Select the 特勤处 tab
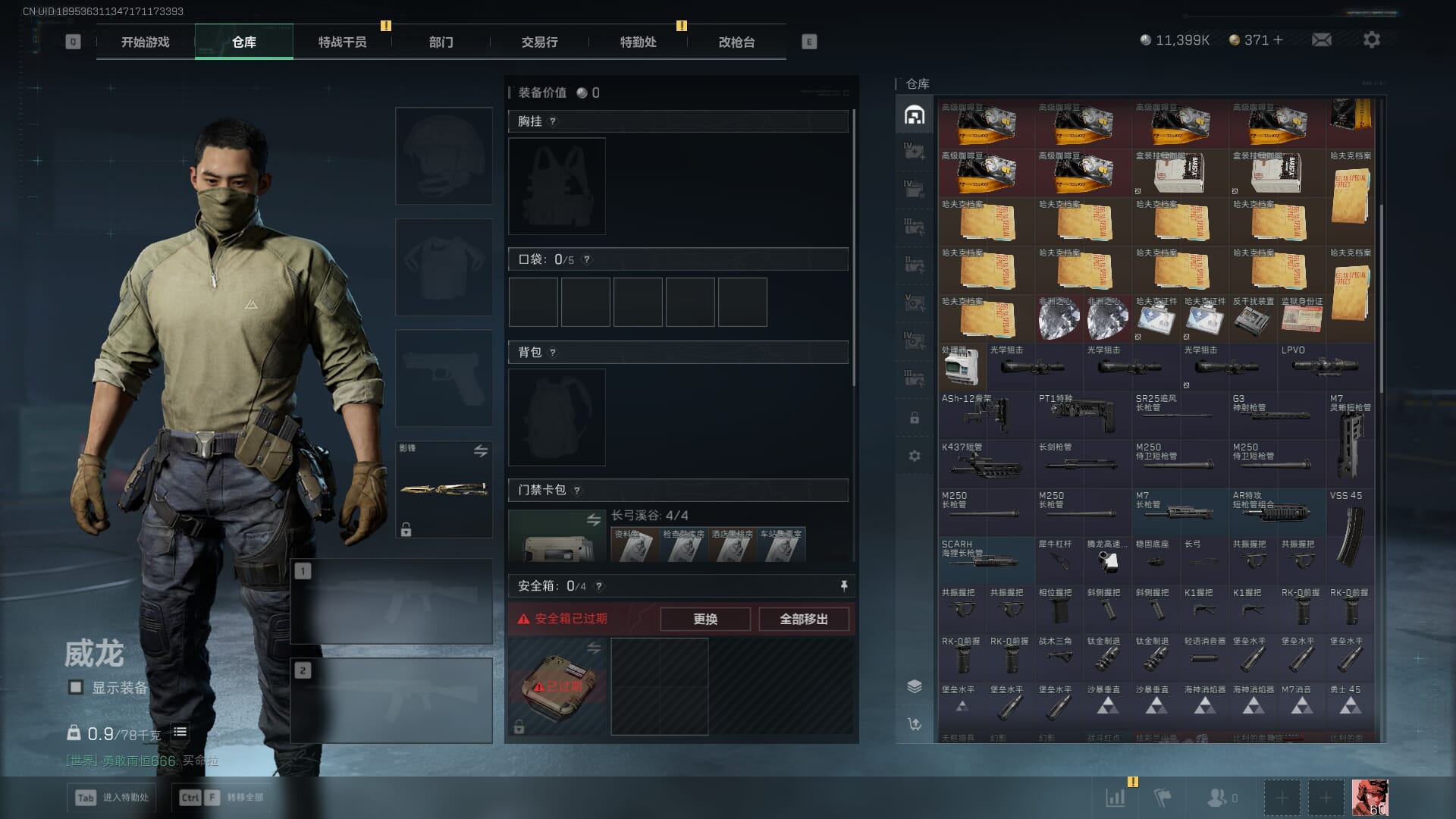This screenshot has height=819, width=1456. tap(638, 42)
